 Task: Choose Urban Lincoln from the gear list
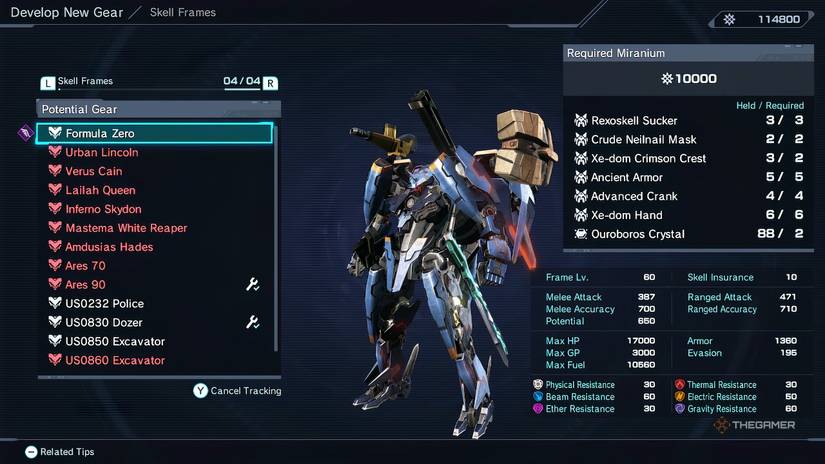coord(101,152)
